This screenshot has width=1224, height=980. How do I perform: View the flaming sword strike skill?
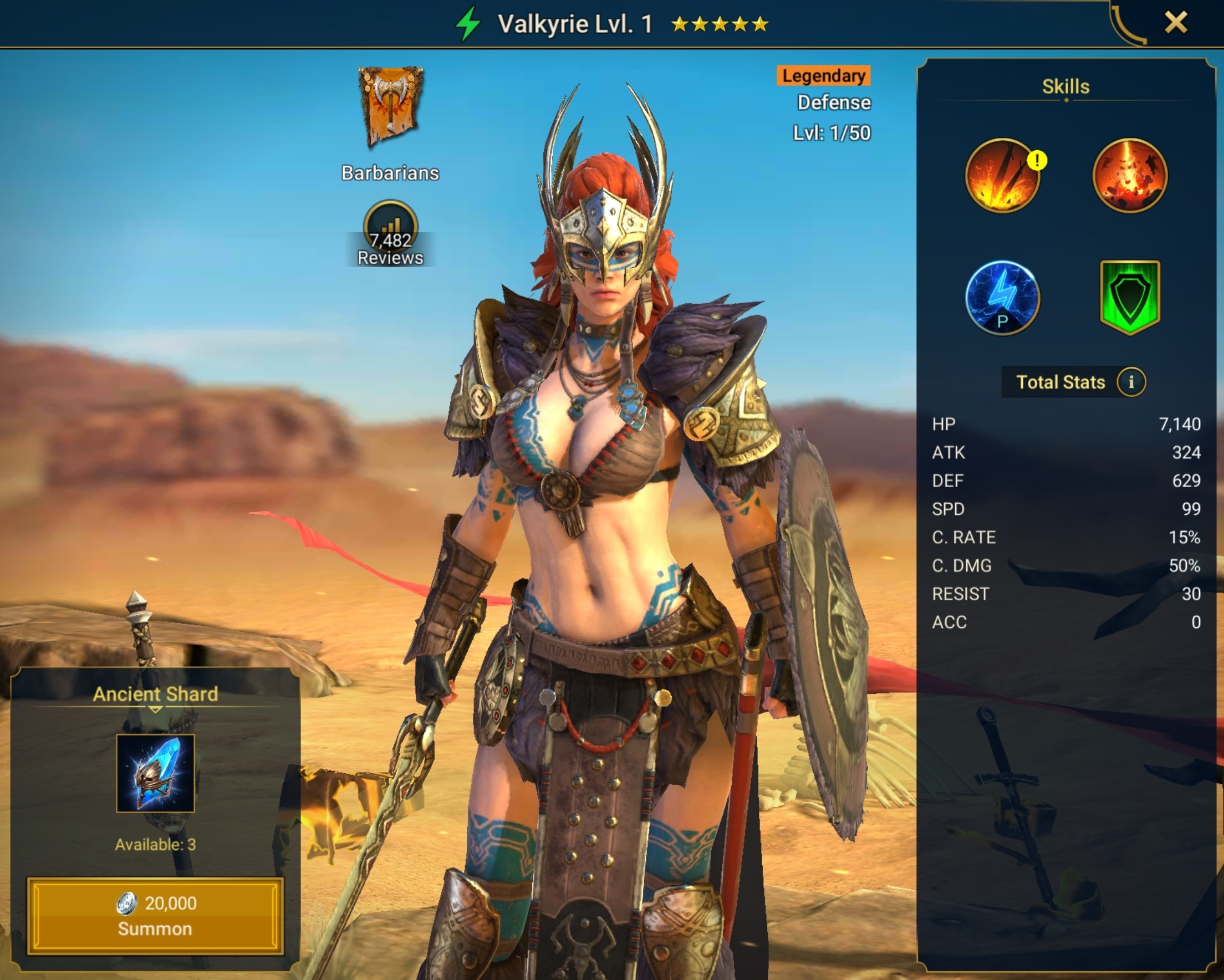[1002, 176]
